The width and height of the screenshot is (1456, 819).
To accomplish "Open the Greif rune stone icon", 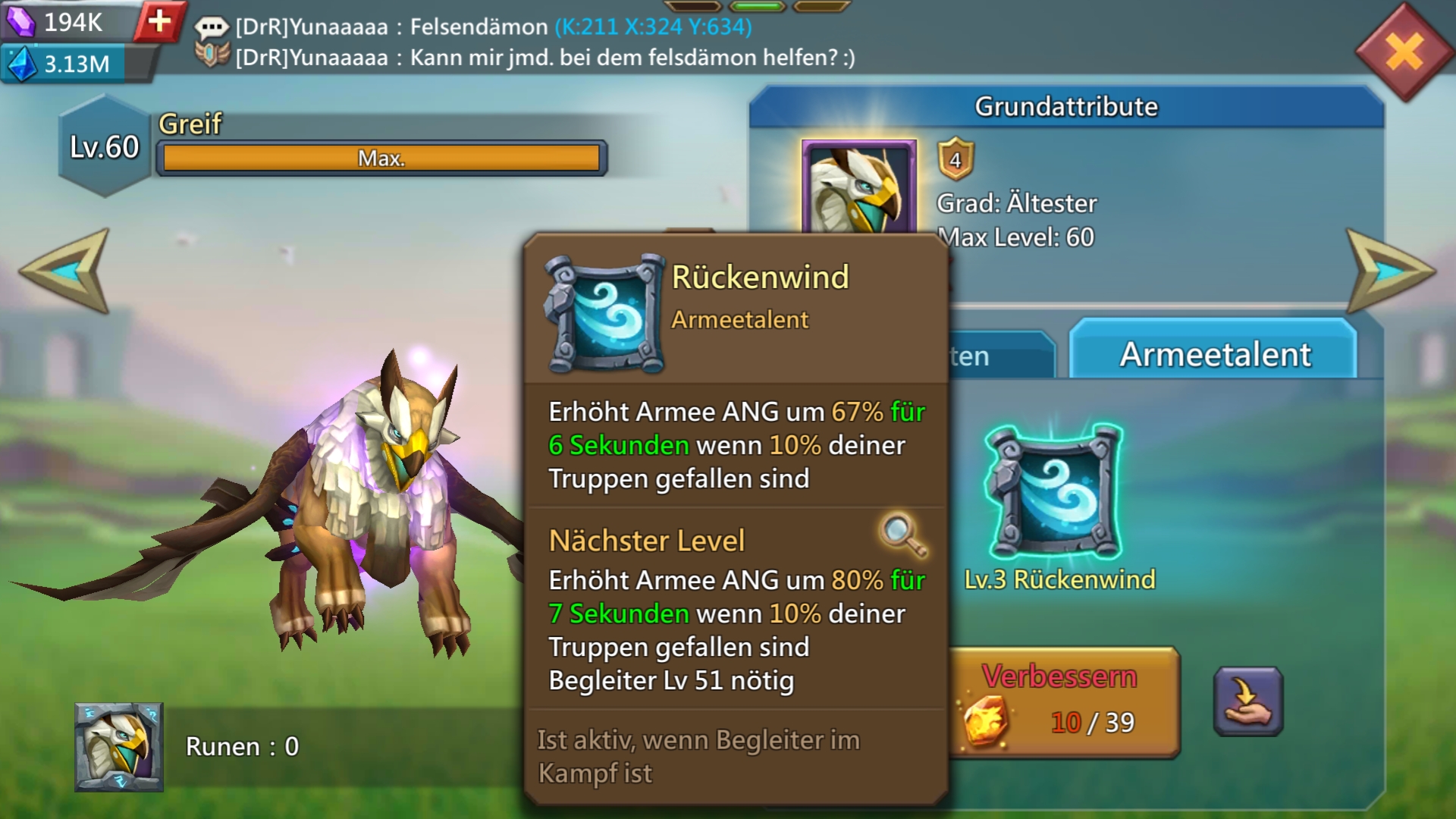I will [118, 747].
